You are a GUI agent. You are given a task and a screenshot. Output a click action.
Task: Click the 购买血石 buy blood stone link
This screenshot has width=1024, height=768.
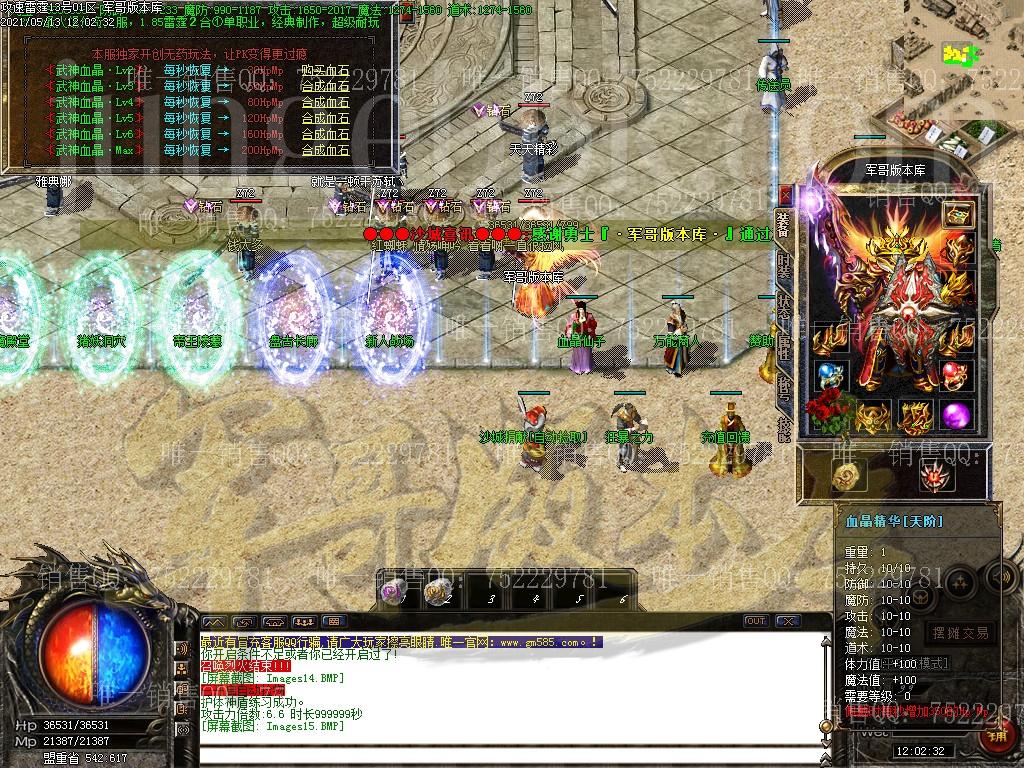[325, 71]
